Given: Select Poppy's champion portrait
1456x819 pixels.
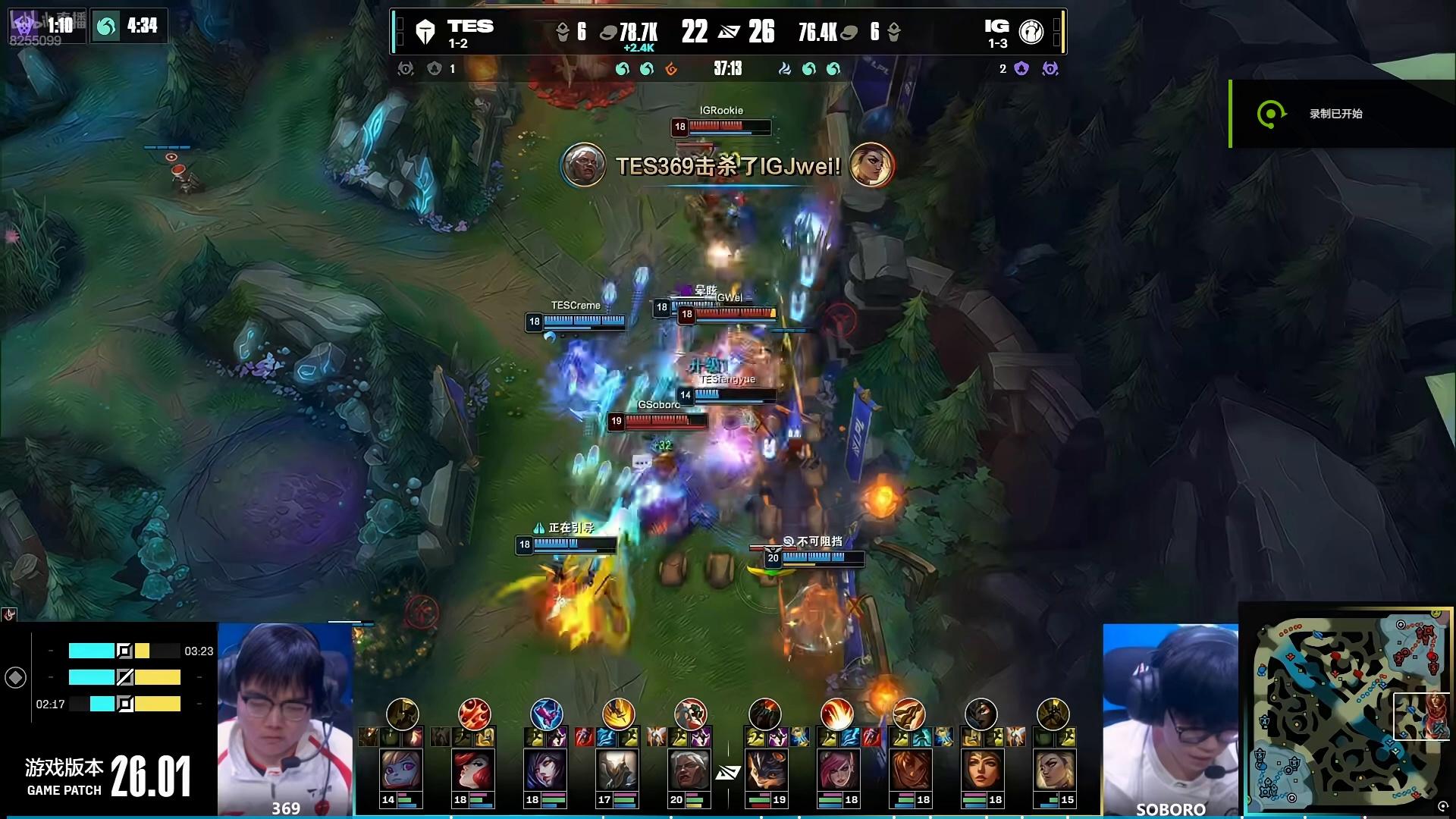Looking at the screenshot, I should [401, 770].
